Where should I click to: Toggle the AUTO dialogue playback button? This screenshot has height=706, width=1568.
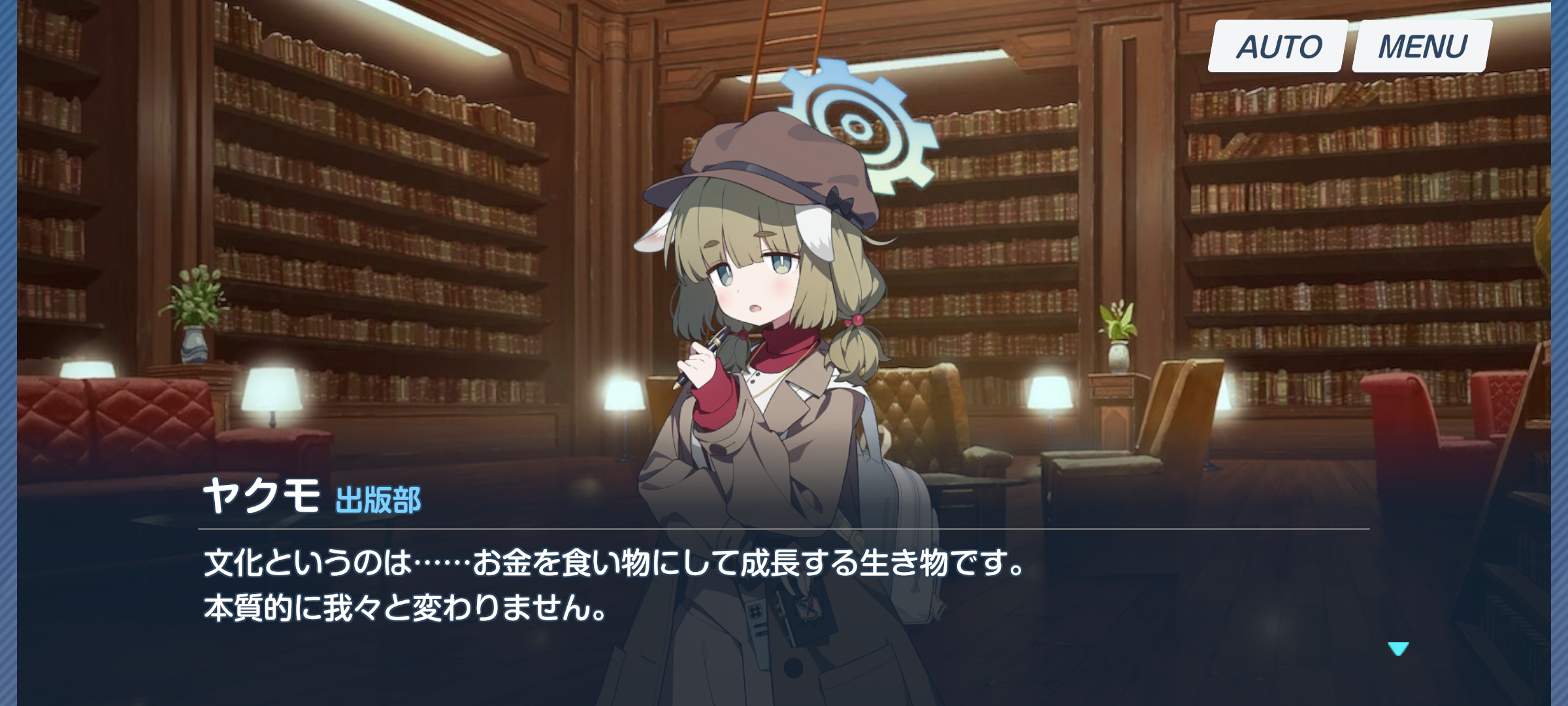pos(1278,46)
